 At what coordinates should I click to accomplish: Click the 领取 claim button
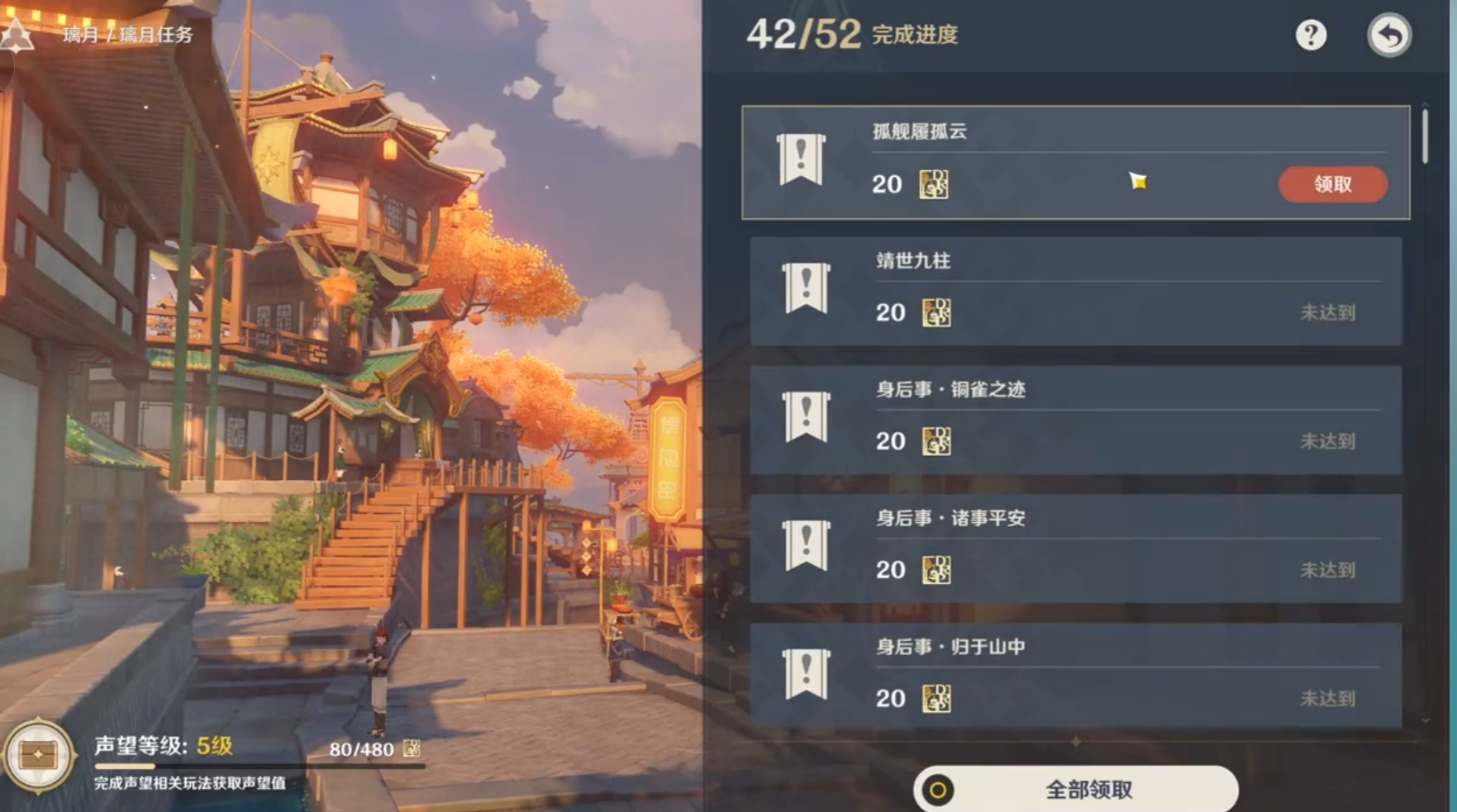pos(1333,184)
